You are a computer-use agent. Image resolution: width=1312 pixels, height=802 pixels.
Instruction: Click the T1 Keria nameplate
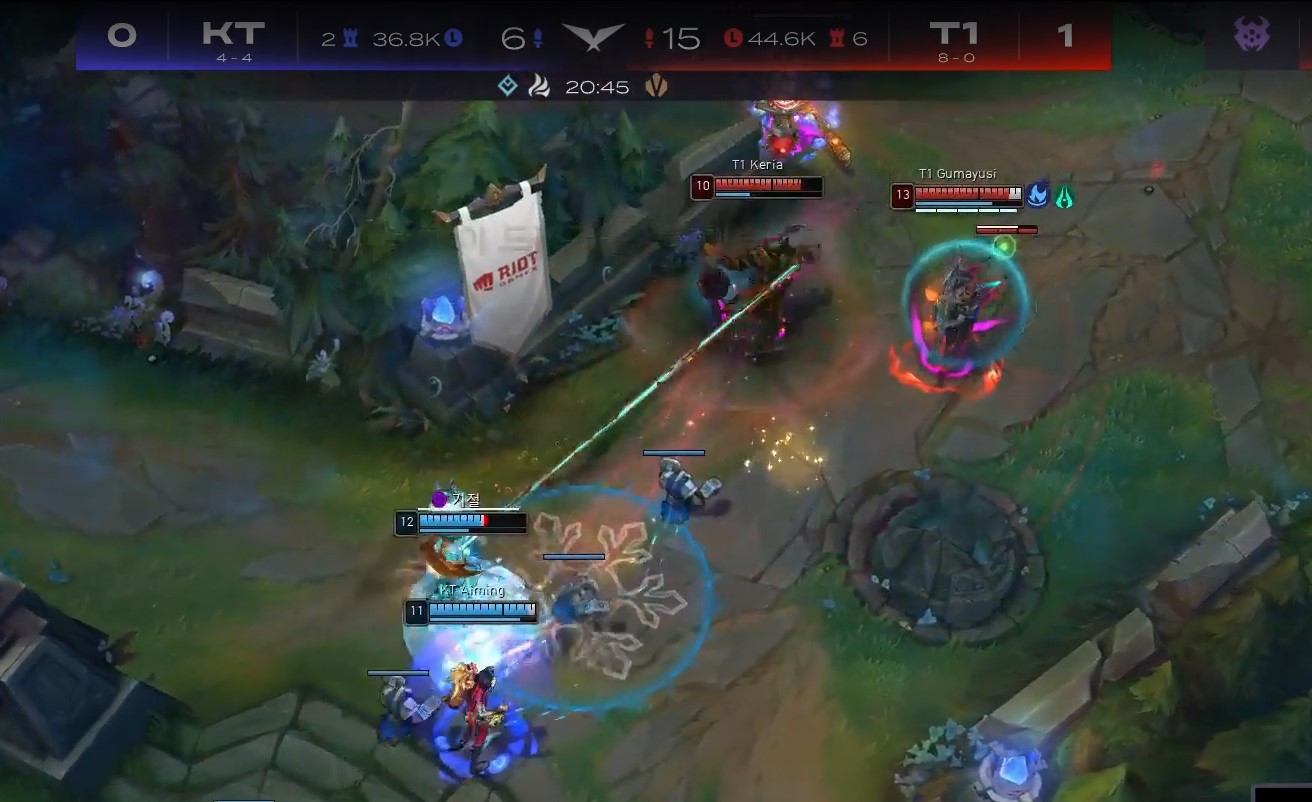click(756, 163)
